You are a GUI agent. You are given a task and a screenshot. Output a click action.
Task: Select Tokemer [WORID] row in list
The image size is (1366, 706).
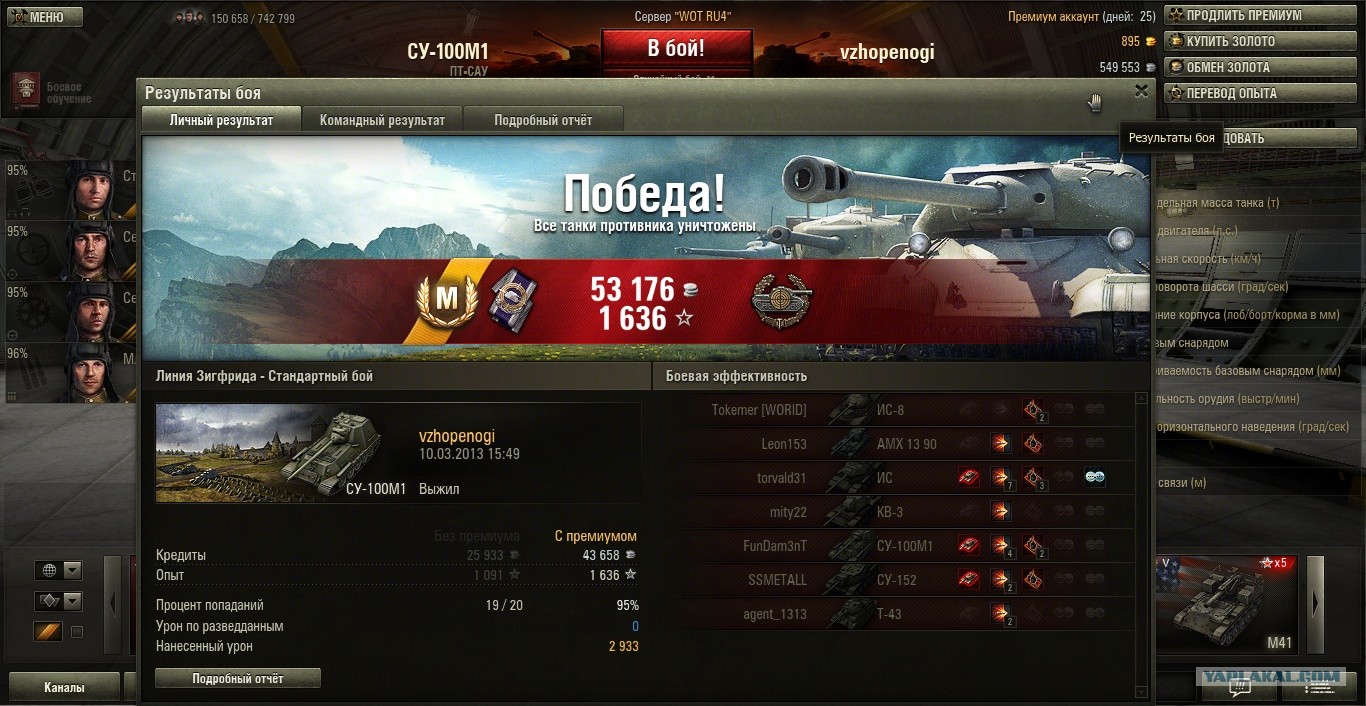[916, 410]
